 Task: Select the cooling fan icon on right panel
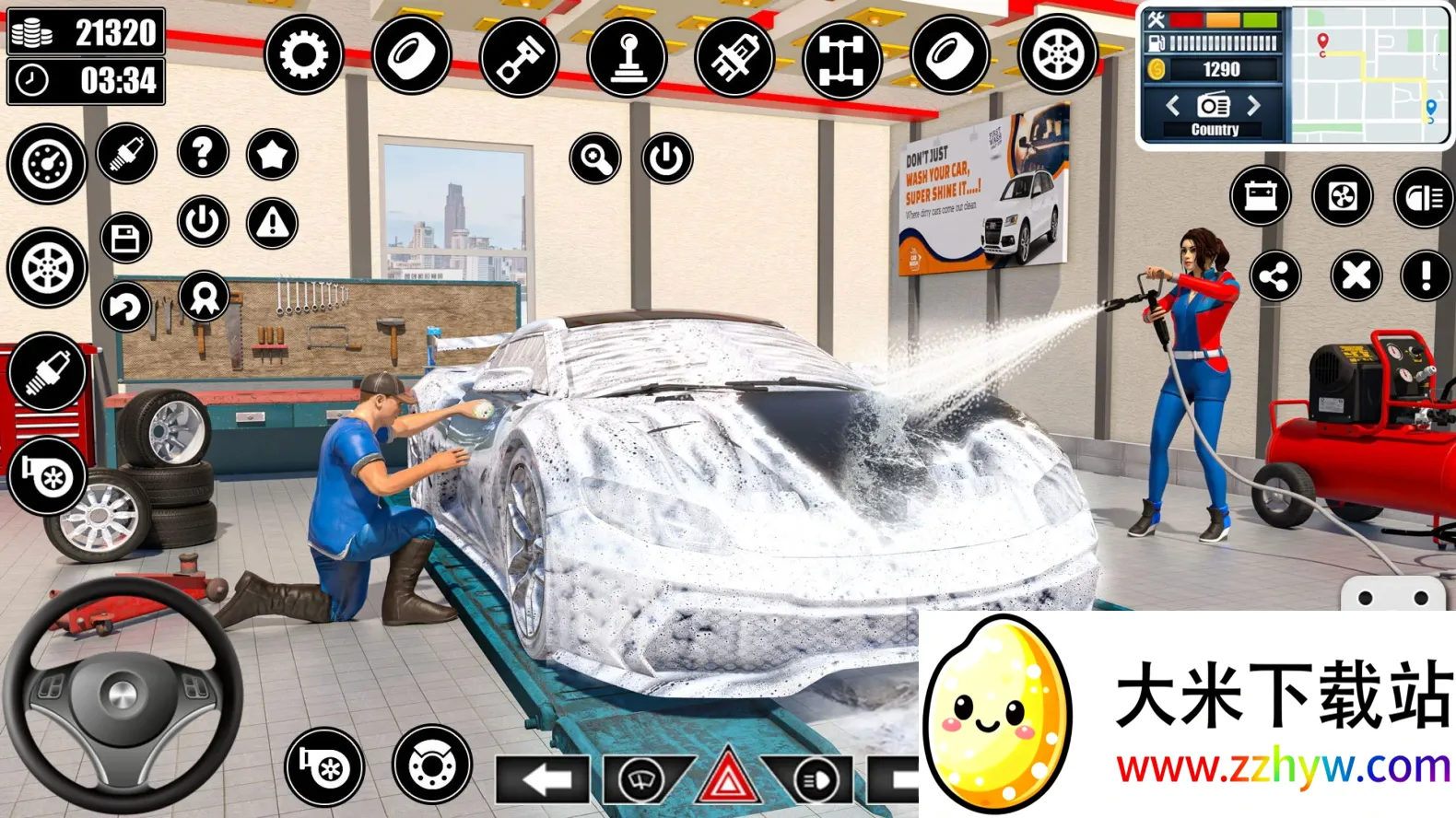(x=1344, y=197)
